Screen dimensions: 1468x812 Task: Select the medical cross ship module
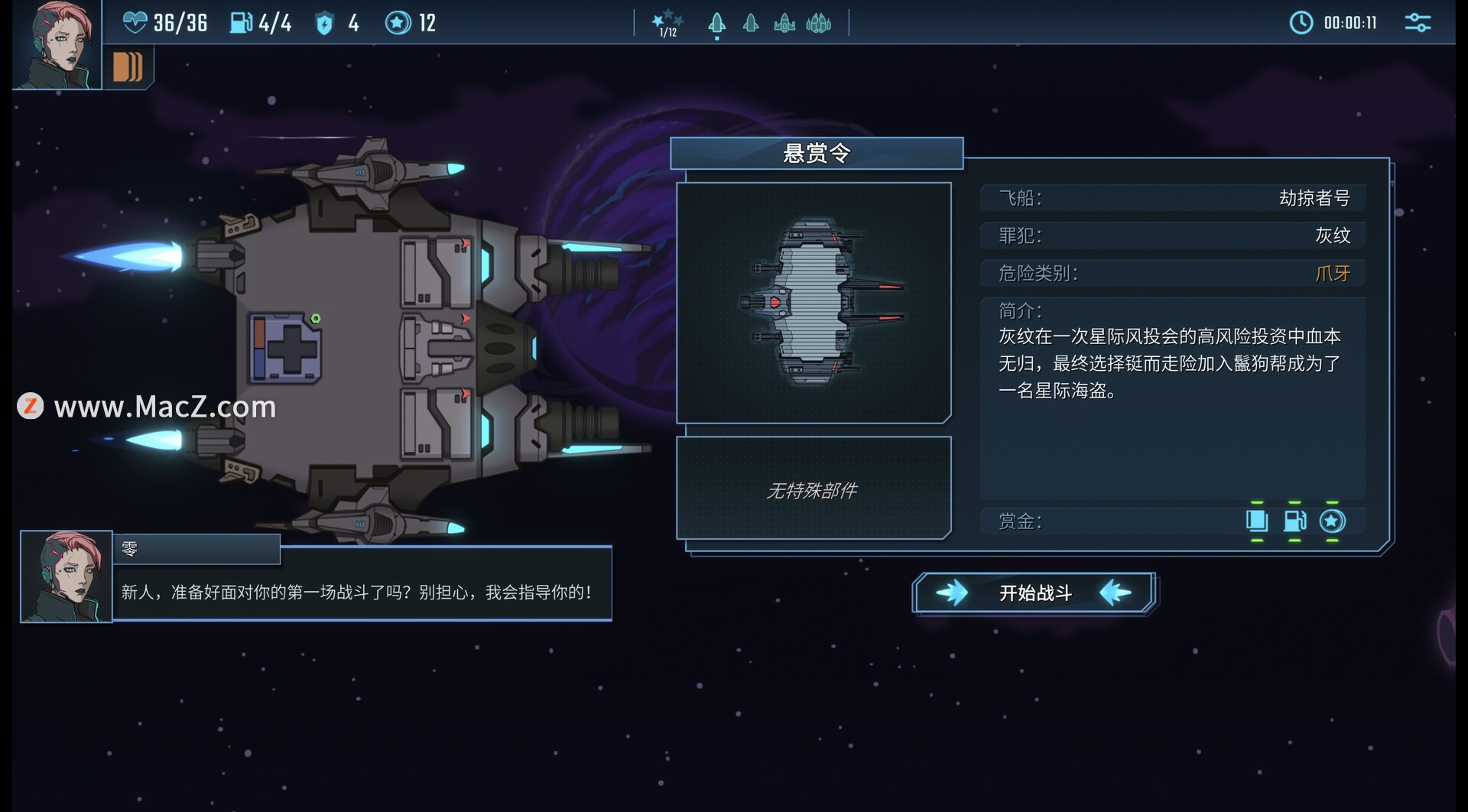tap(285, 349)
